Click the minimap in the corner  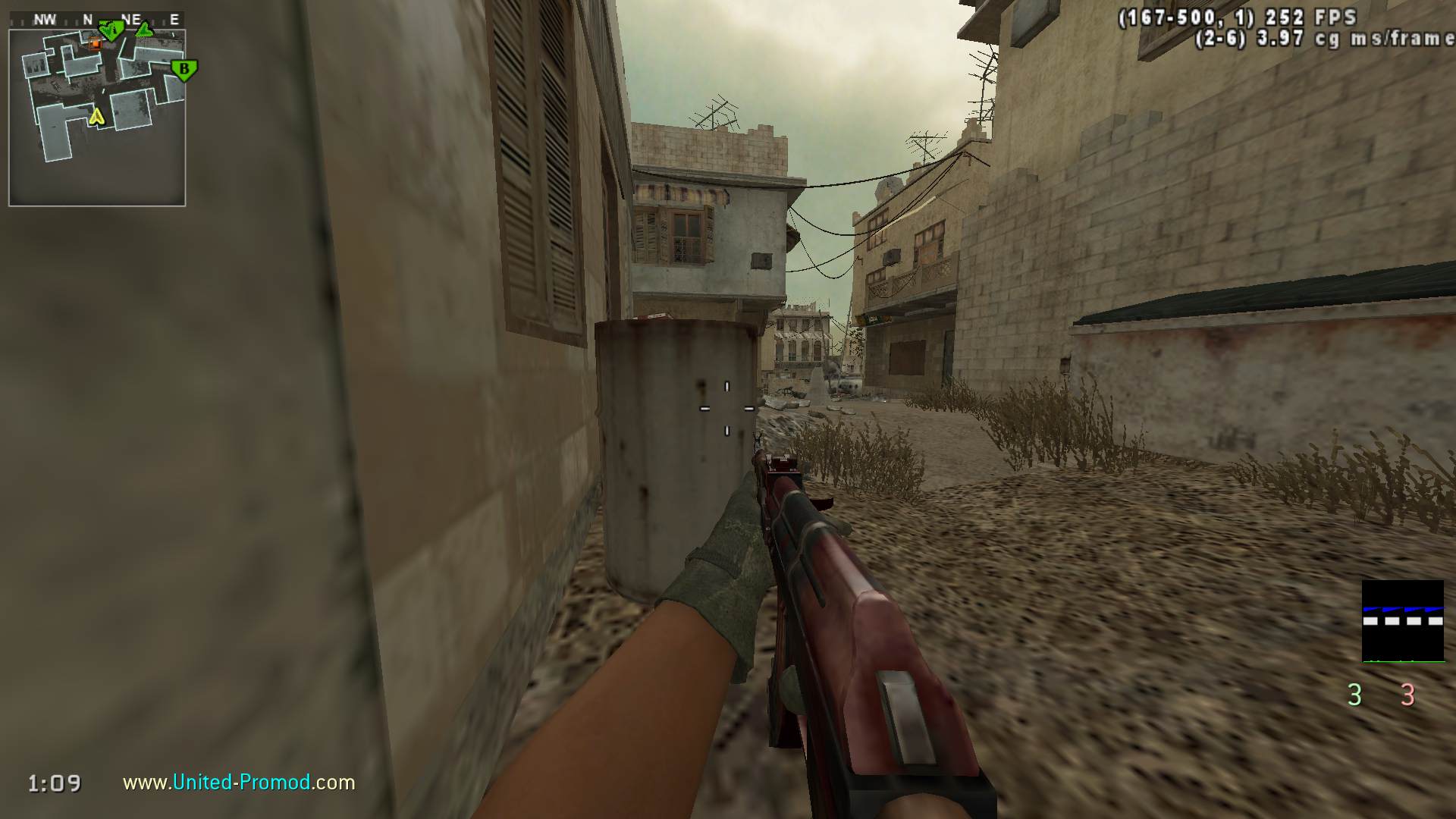[x=97, y=118]
